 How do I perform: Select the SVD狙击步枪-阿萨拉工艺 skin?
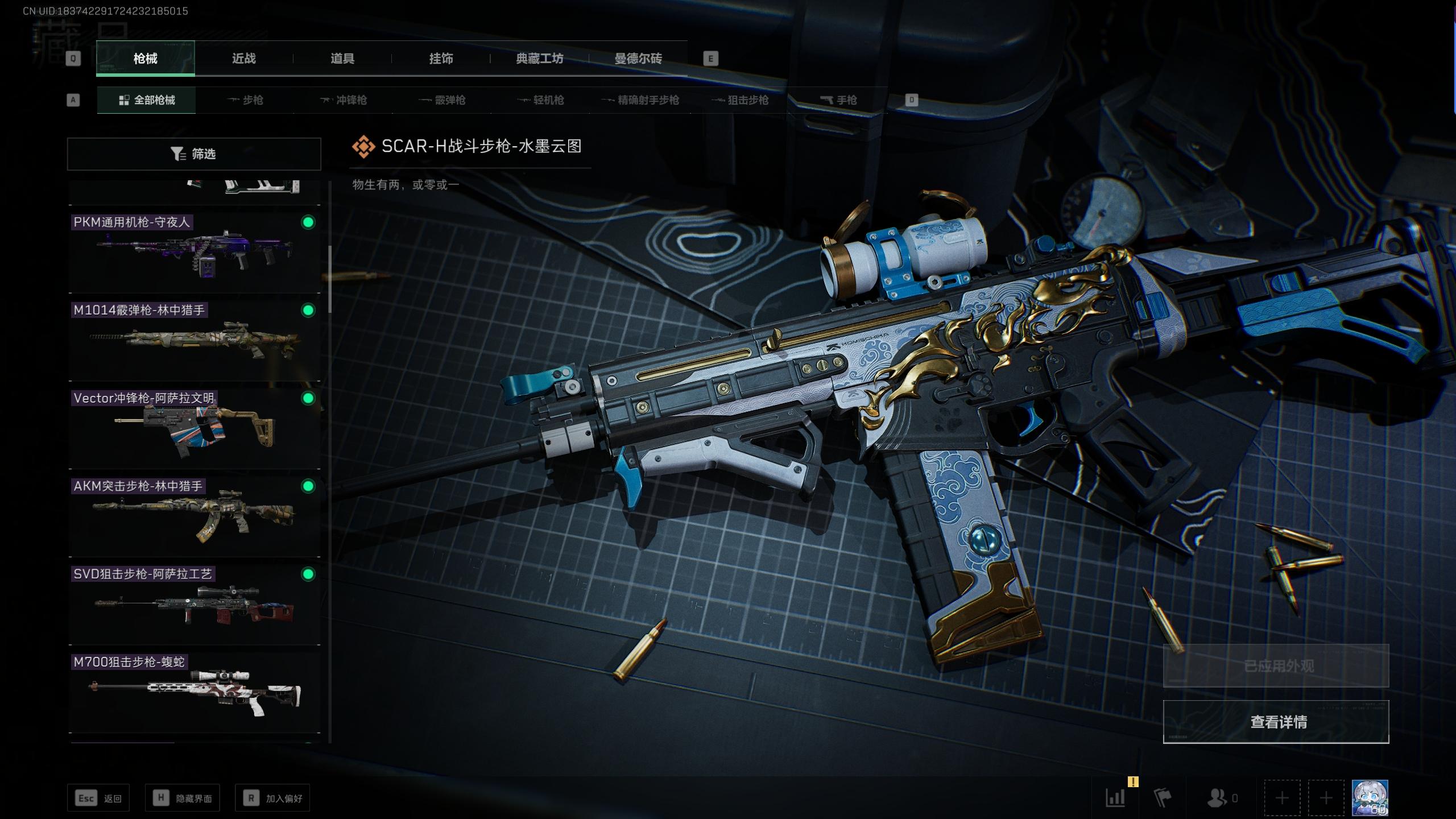click(x=194, y=604)
